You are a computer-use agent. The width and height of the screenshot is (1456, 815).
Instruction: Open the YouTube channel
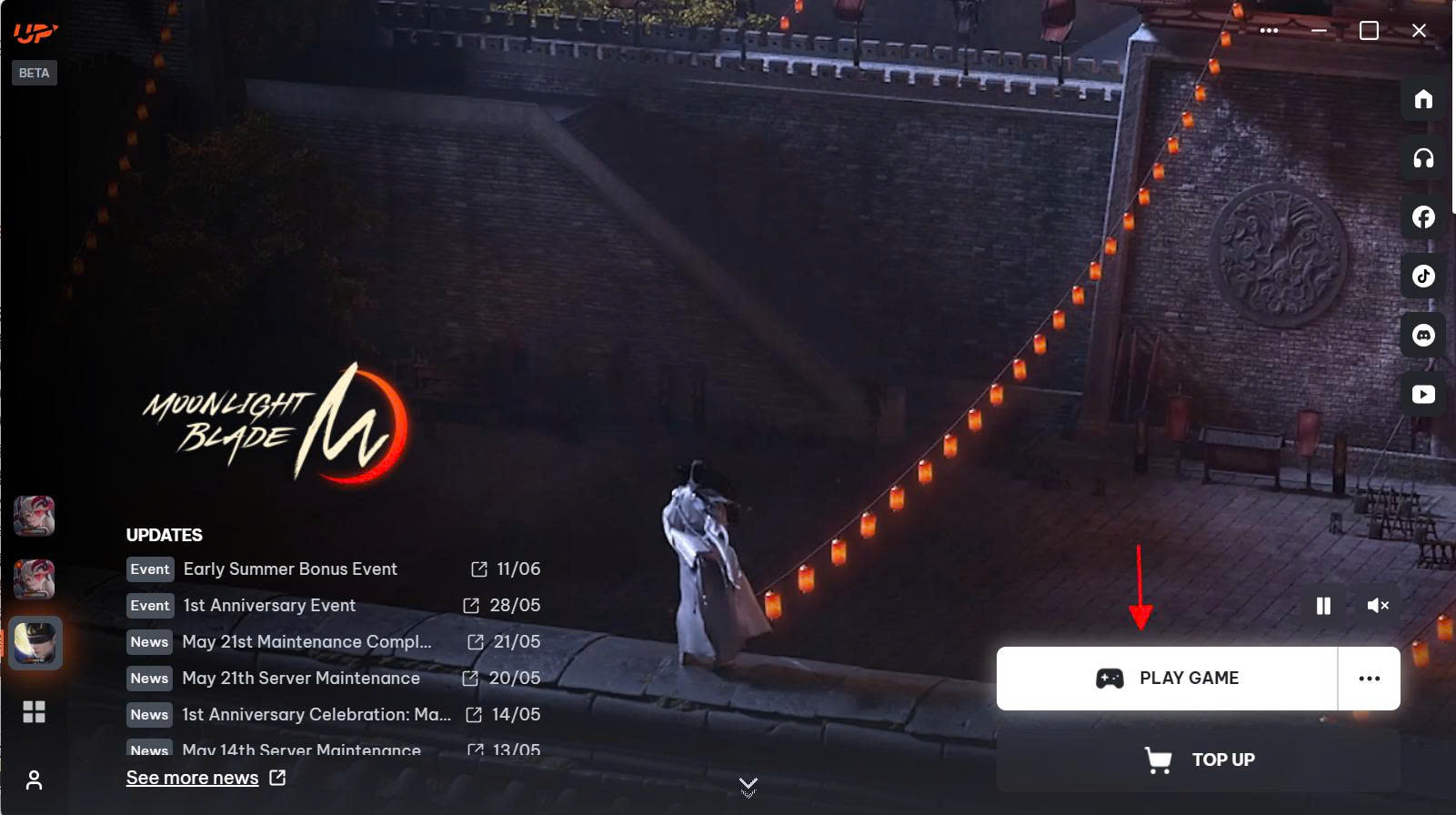click(1423, 395)
